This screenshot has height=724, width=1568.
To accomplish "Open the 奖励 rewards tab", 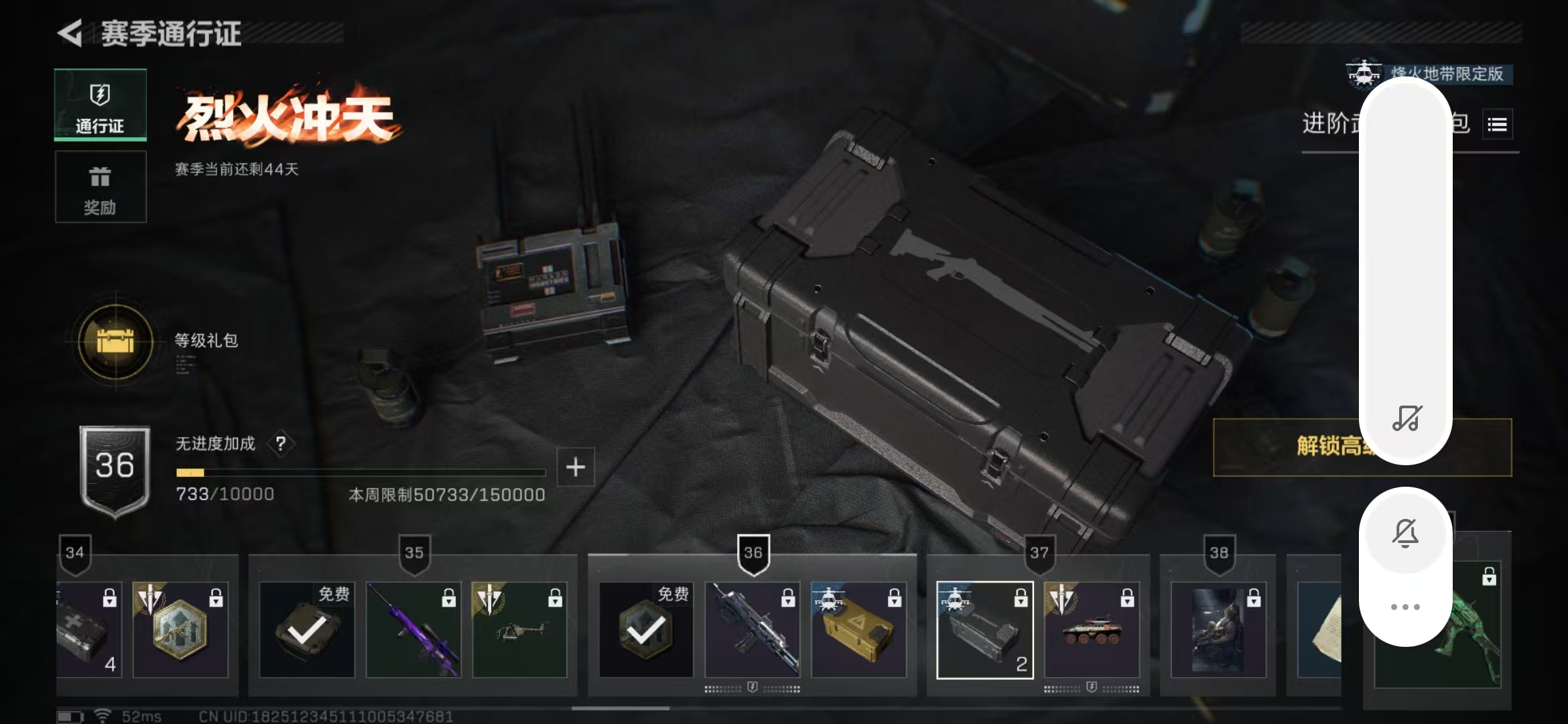I will [101, 187].
